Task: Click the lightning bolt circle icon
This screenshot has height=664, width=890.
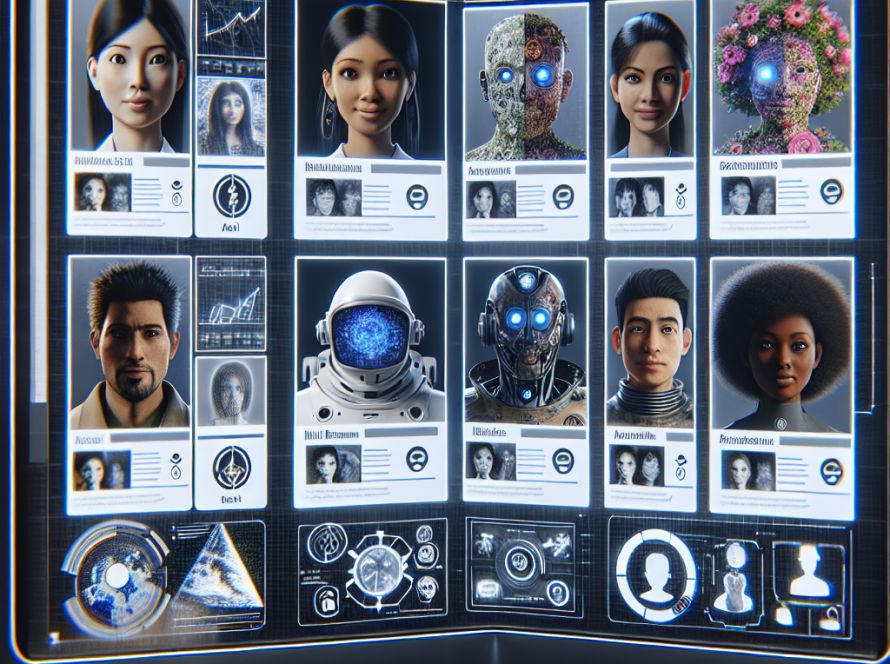Action: coord(231,191)
